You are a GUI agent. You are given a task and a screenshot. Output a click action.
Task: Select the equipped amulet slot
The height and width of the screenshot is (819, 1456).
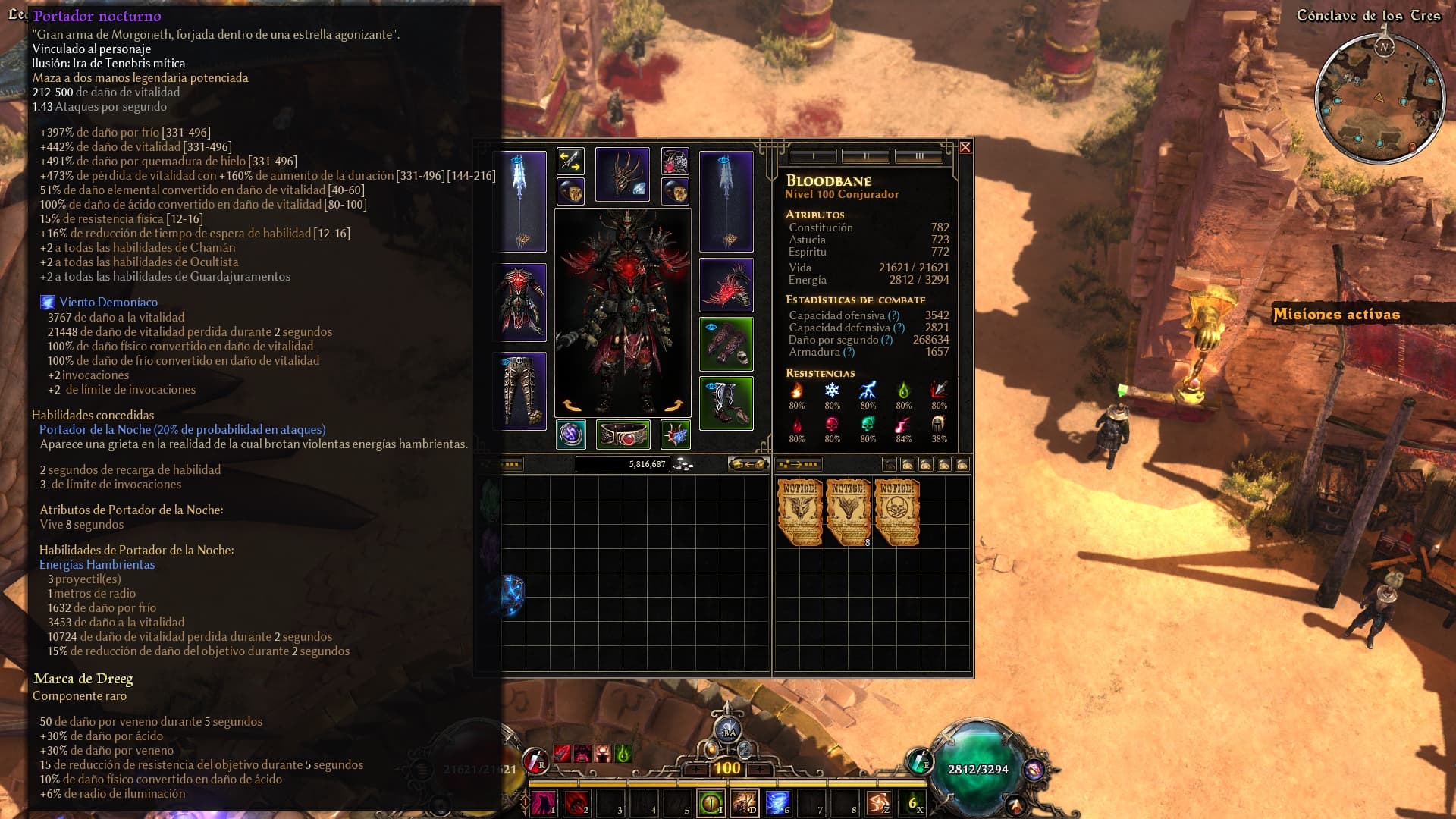coord(675,161)
